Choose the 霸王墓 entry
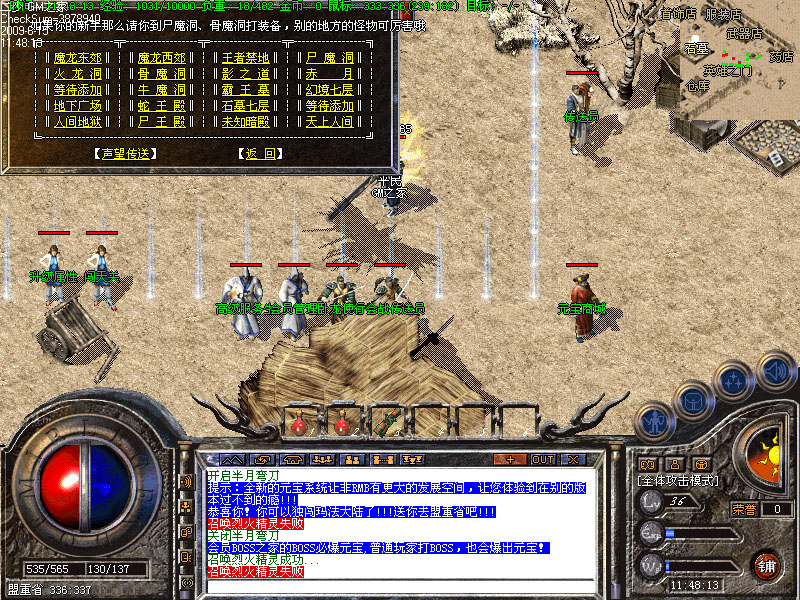800x600 pixels. 246,90
